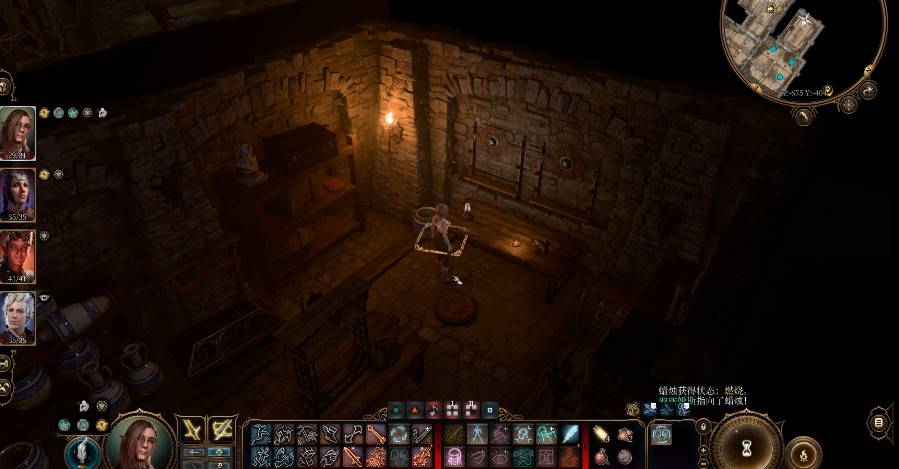Use the red potion flask item
This screenshot has height=469, width=899.
(x=601, y=456)
